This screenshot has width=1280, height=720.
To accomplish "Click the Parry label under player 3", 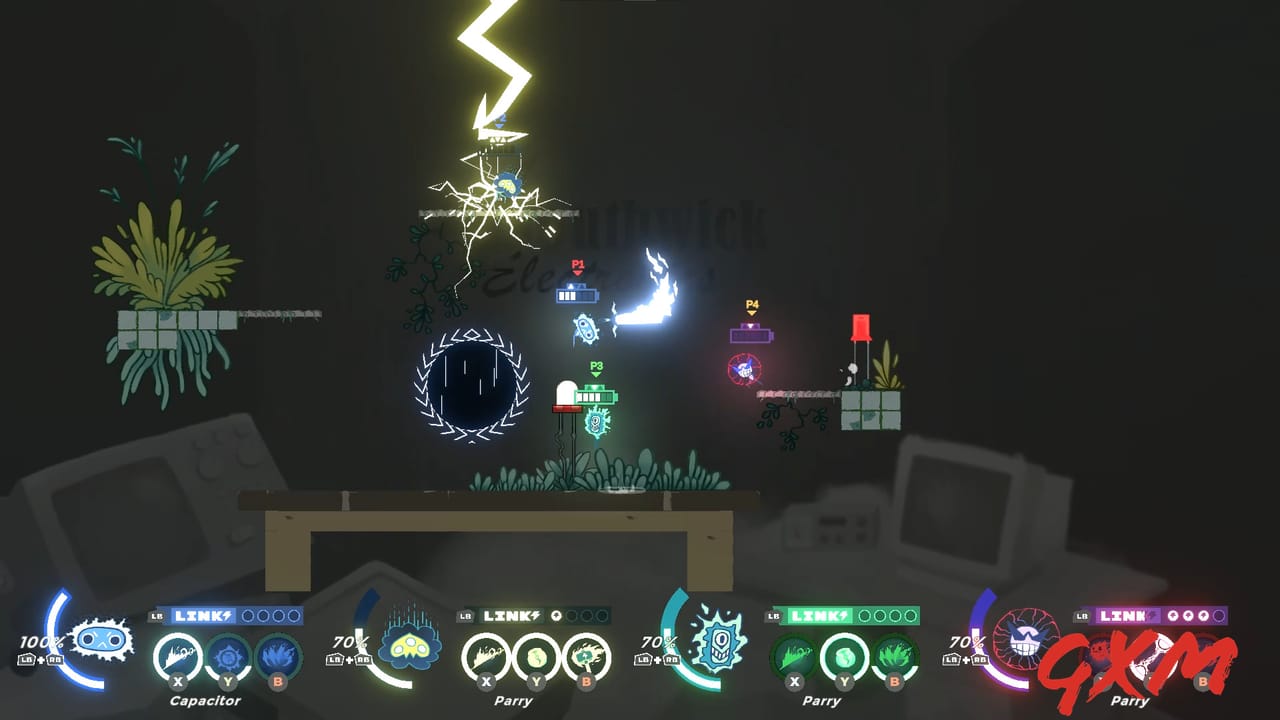I will 821,700.
